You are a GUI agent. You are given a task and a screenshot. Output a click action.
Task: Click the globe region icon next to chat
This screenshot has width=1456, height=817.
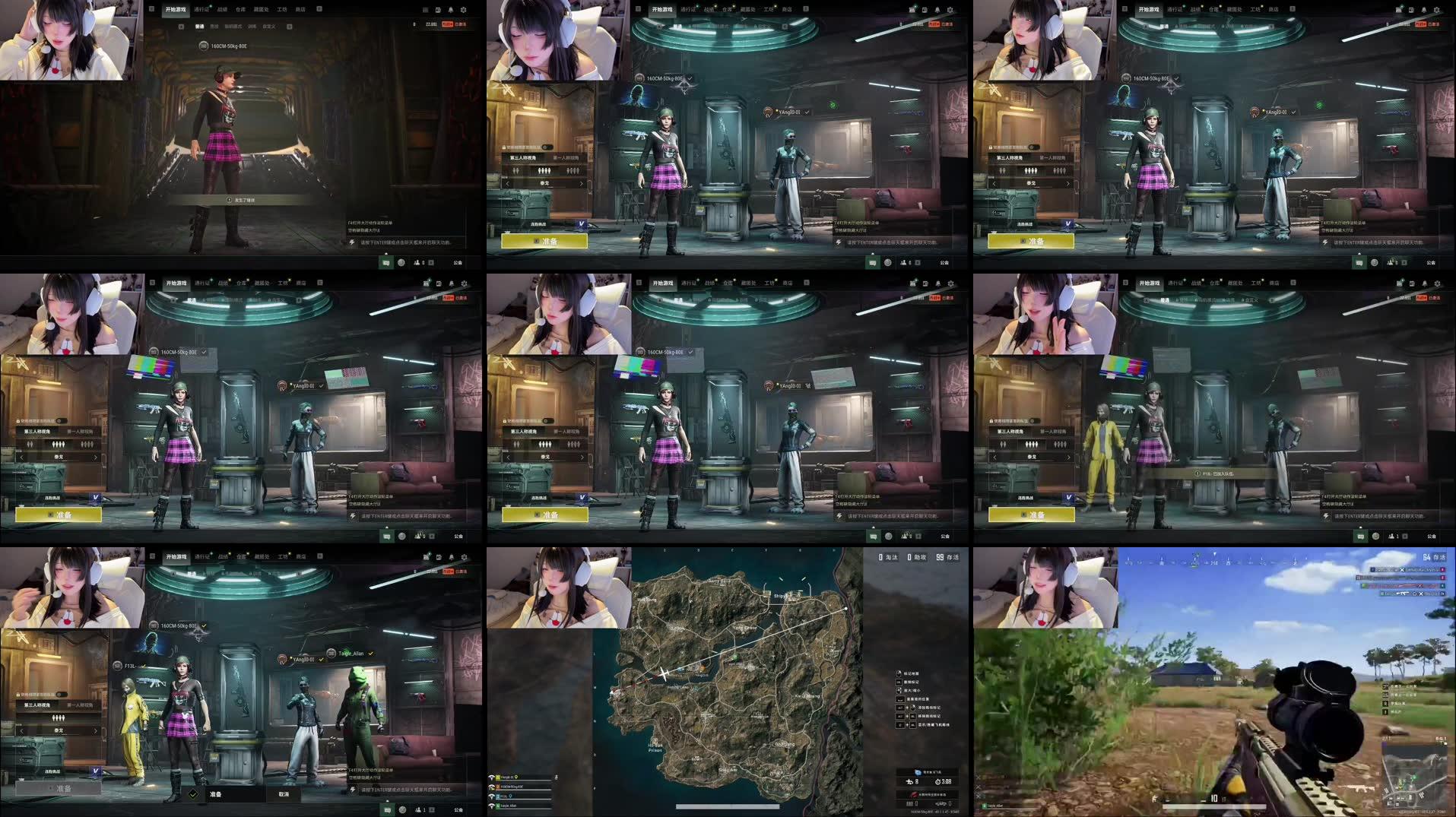click(x=888, y=263)
